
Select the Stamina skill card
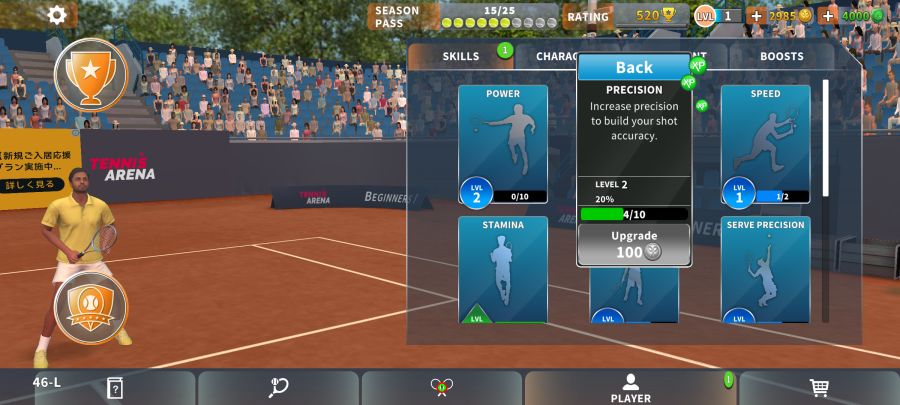503,269
